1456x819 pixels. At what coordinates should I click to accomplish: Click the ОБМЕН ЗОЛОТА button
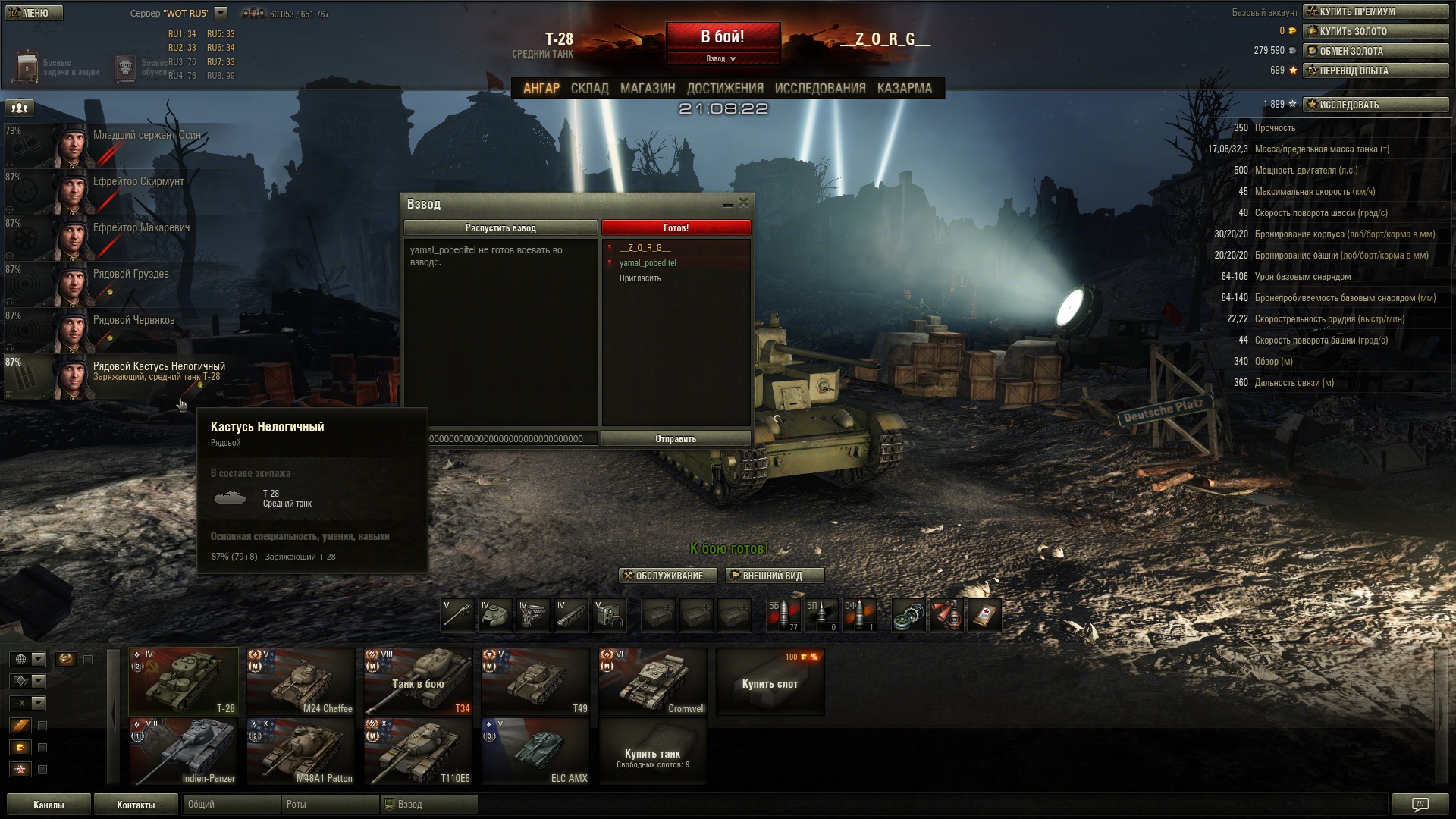[x=1375, y=51]
